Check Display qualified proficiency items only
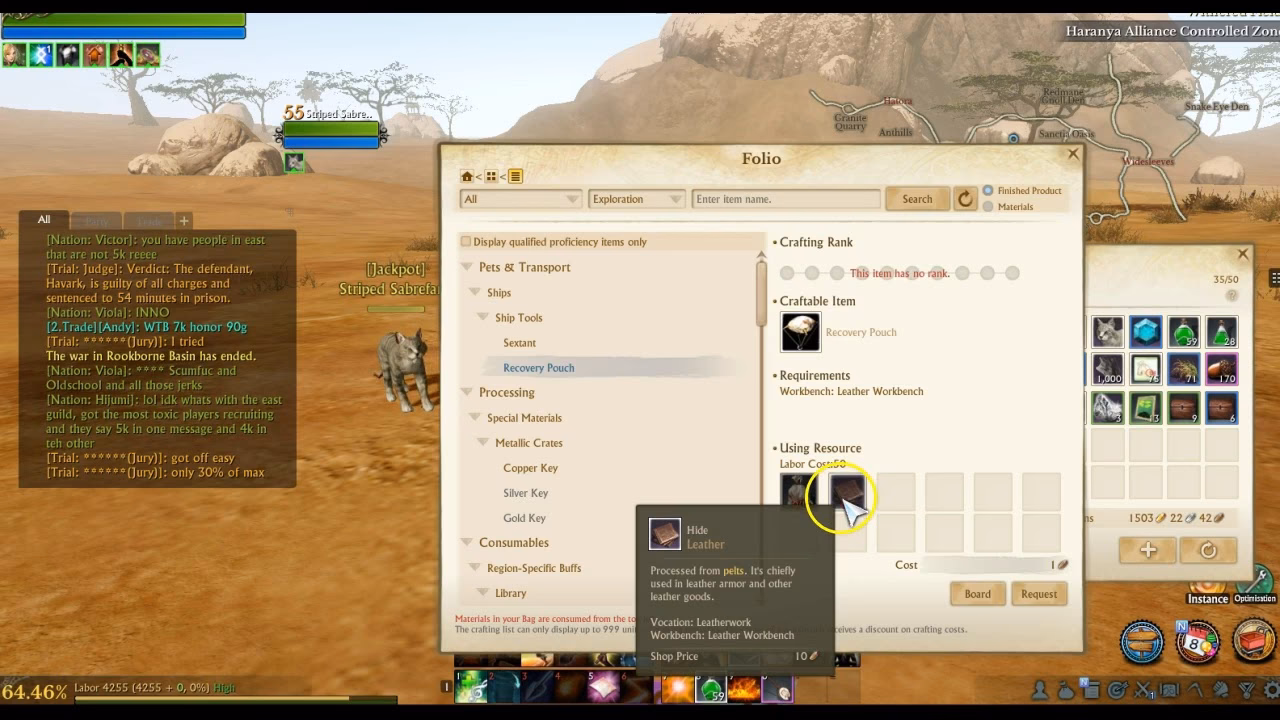 pos(465,240)
